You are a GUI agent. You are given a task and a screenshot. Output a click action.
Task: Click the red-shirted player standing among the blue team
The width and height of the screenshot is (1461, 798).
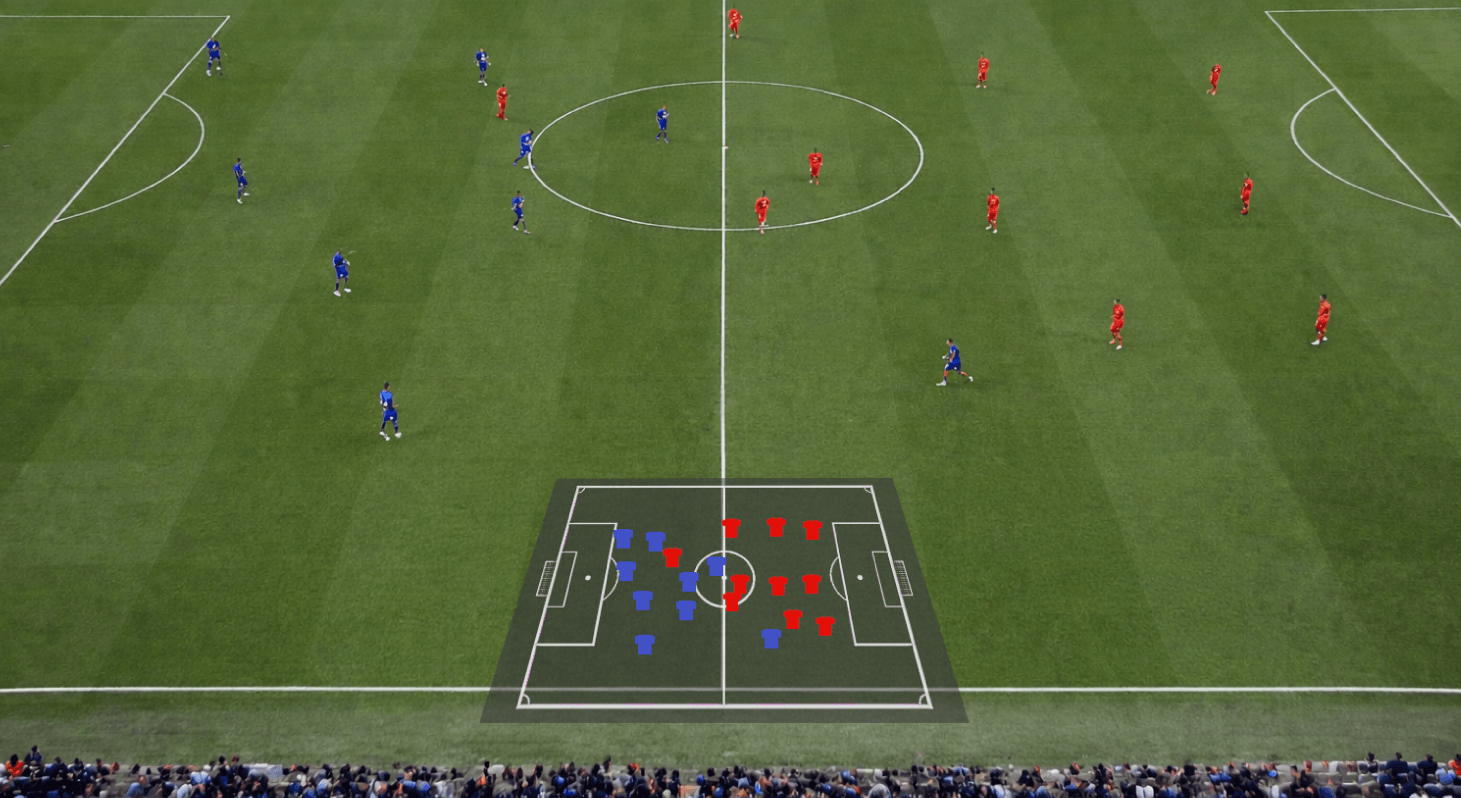(x=503, y=98)
